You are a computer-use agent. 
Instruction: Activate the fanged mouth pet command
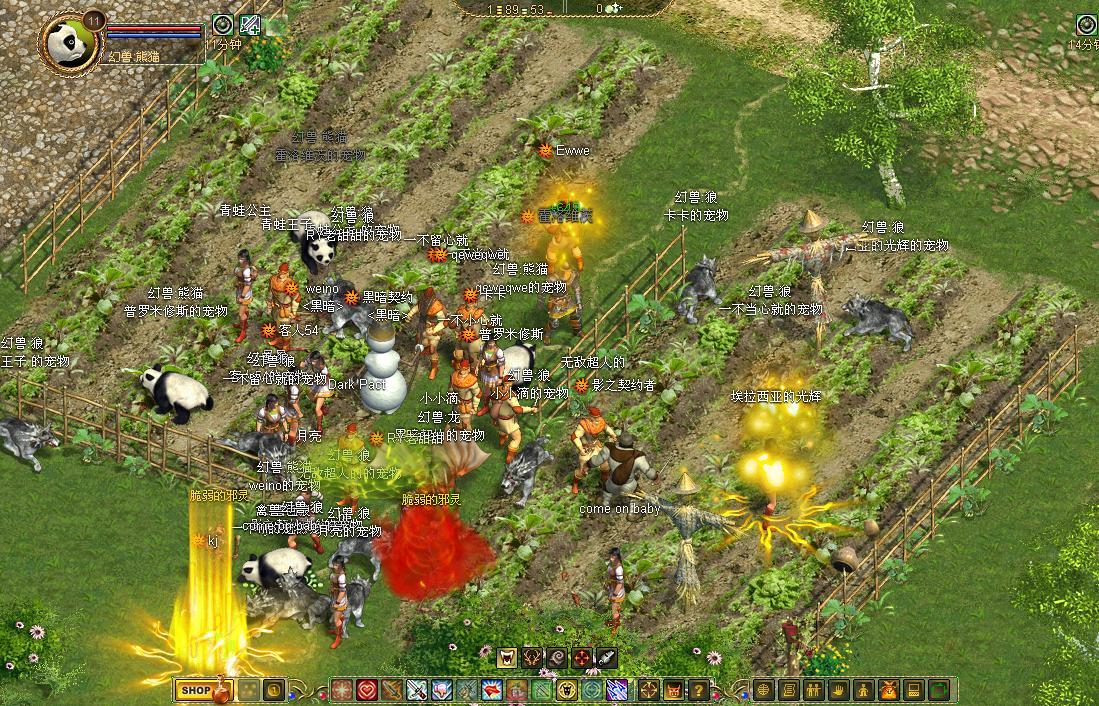tap(508, 657)
